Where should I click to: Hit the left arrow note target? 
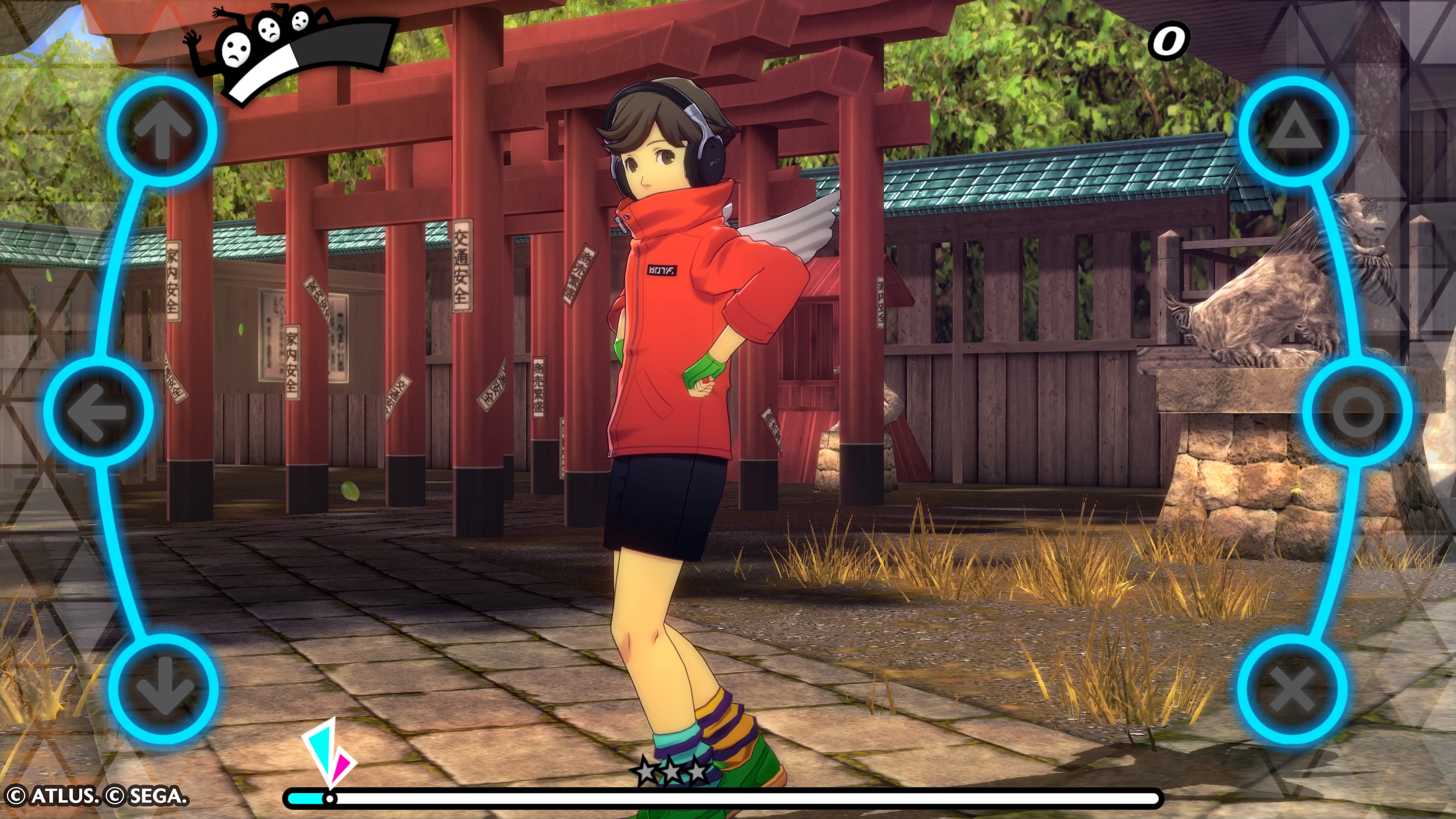tap(98, 411)
